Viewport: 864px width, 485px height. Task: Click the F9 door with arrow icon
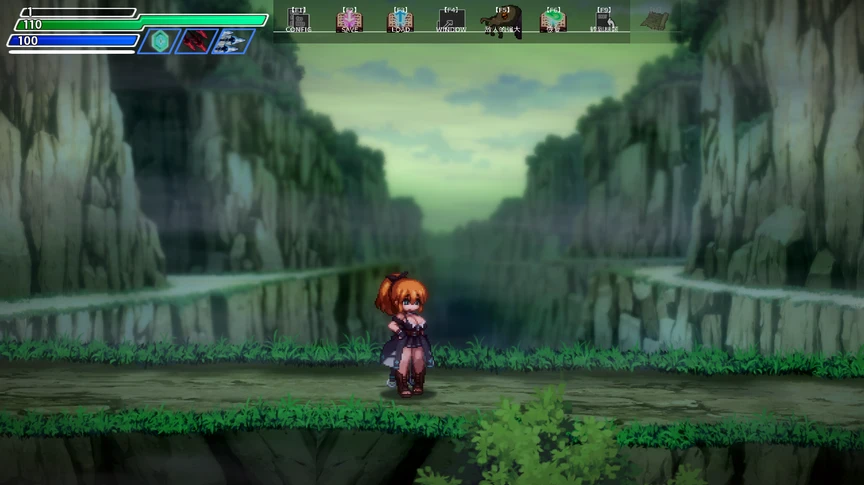pyautogui.click(x=604, y=20)
